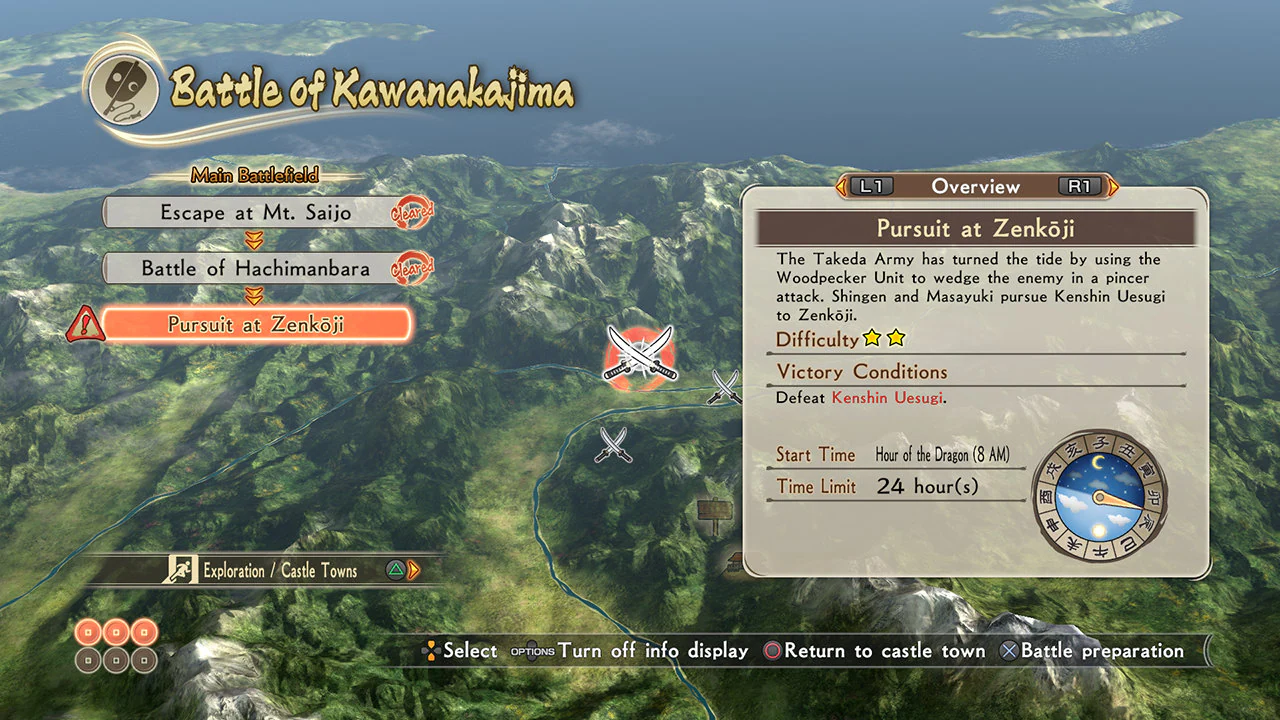Toggle a brown coin in the bottom row

[x=114, y=660]
